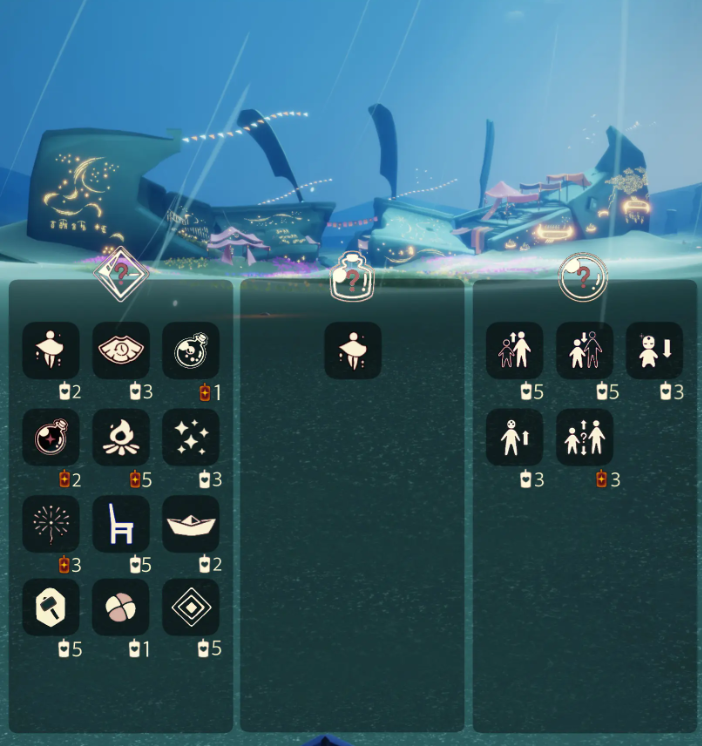702x746 pixels.
Task: Select the clam shell with clock item
Action: tap(121, 350)
